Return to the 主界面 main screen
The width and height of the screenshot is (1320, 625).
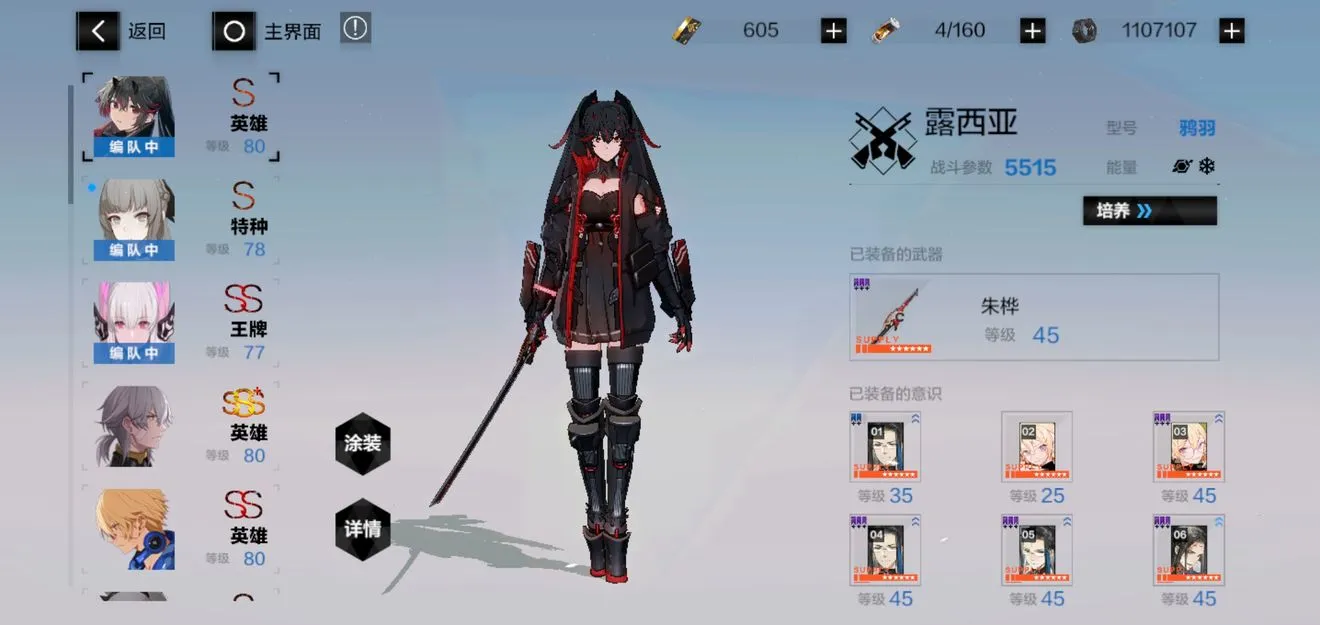click(x=268, y=31)
